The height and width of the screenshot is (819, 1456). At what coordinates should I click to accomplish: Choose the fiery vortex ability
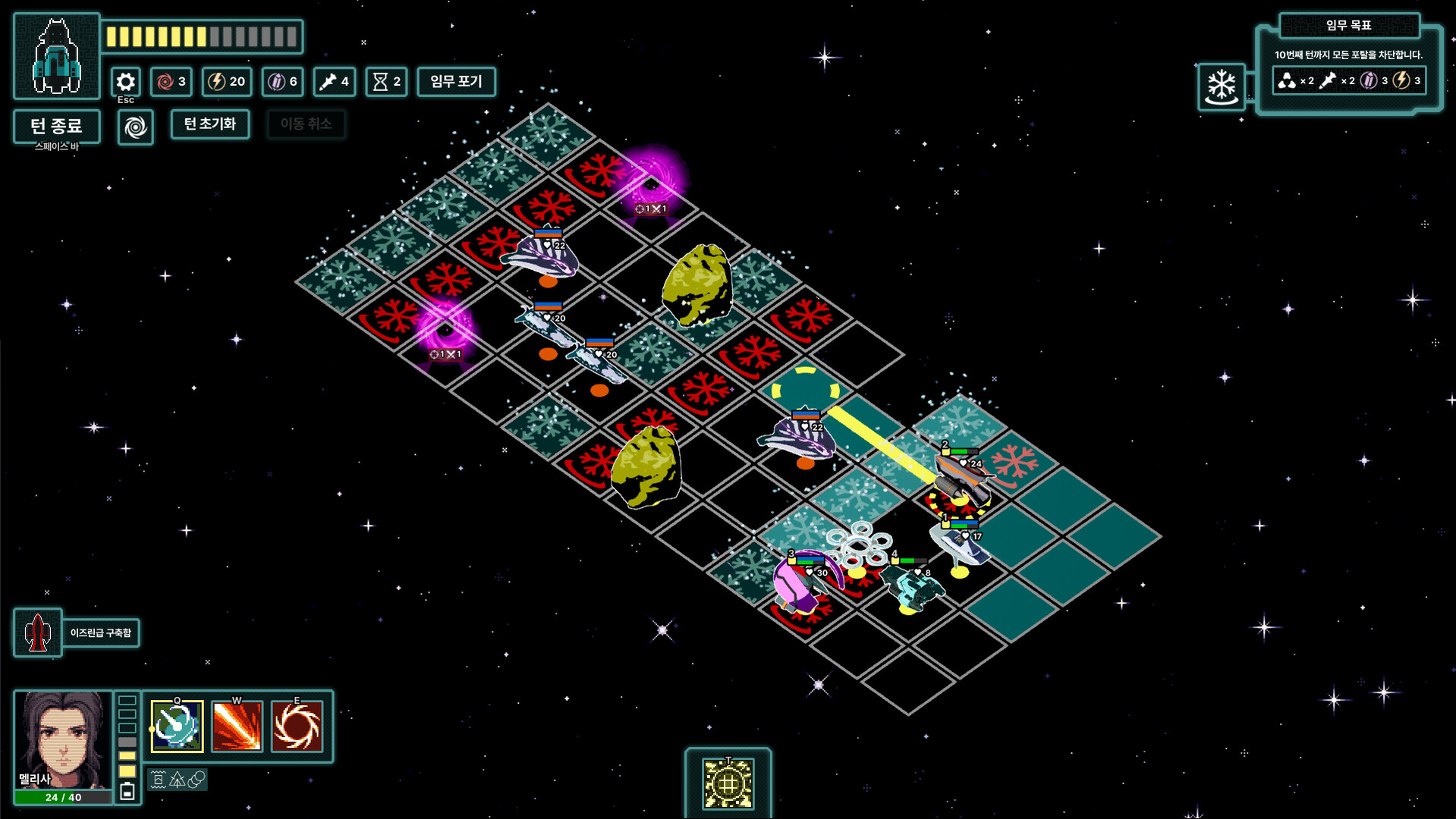pos(297,726)
